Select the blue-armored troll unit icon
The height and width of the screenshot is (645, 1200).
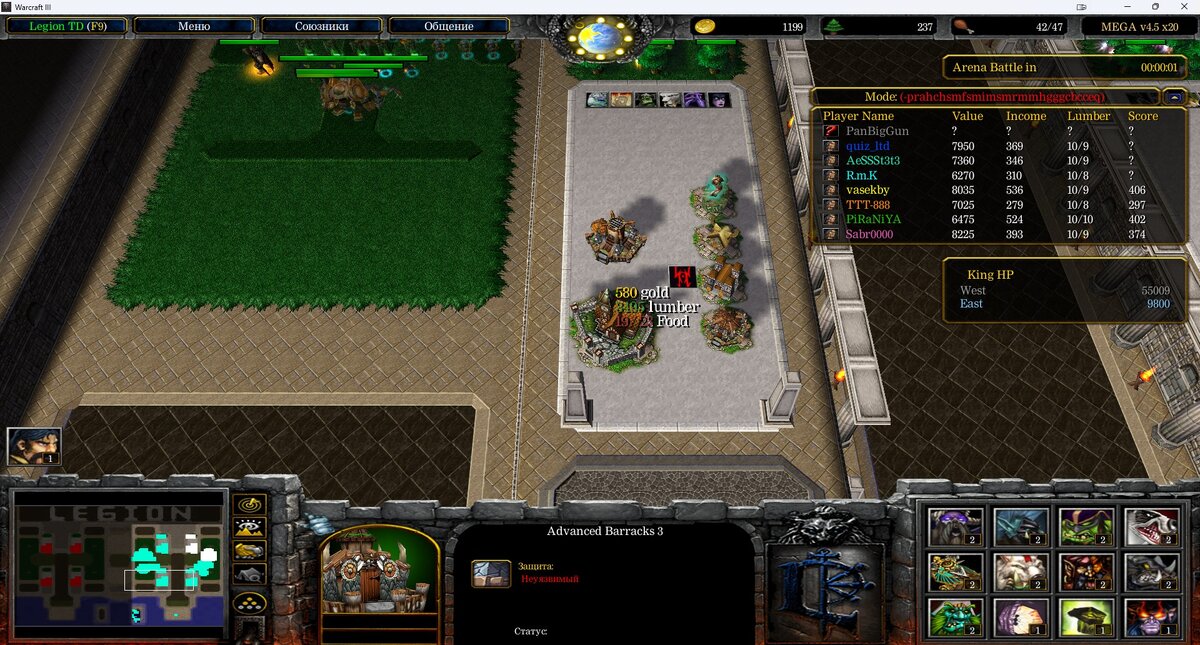[1020, 526]
